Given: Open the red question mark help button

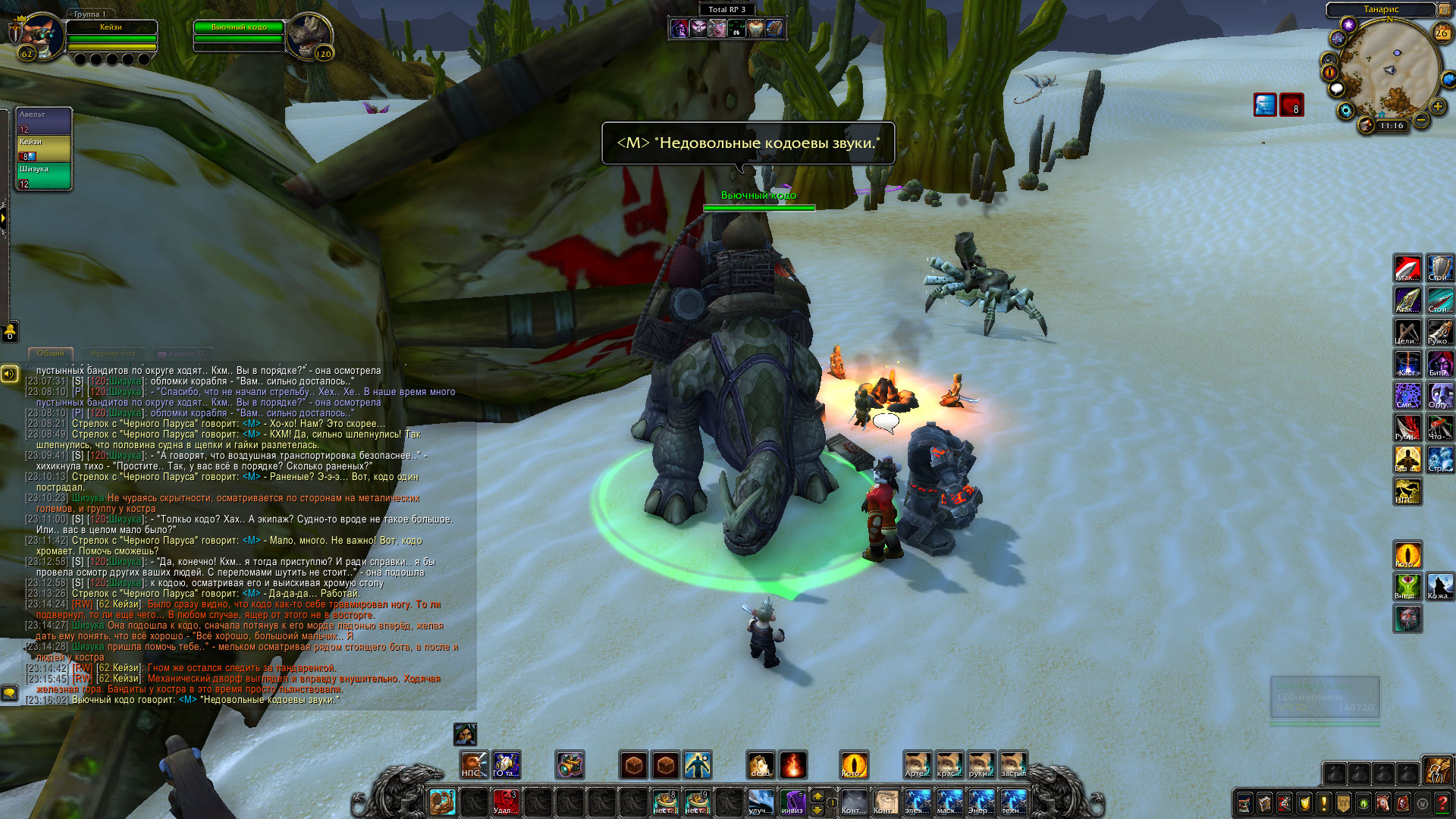Looking at the screenshot, I should pyautogui.click(x=1442, y=803).
